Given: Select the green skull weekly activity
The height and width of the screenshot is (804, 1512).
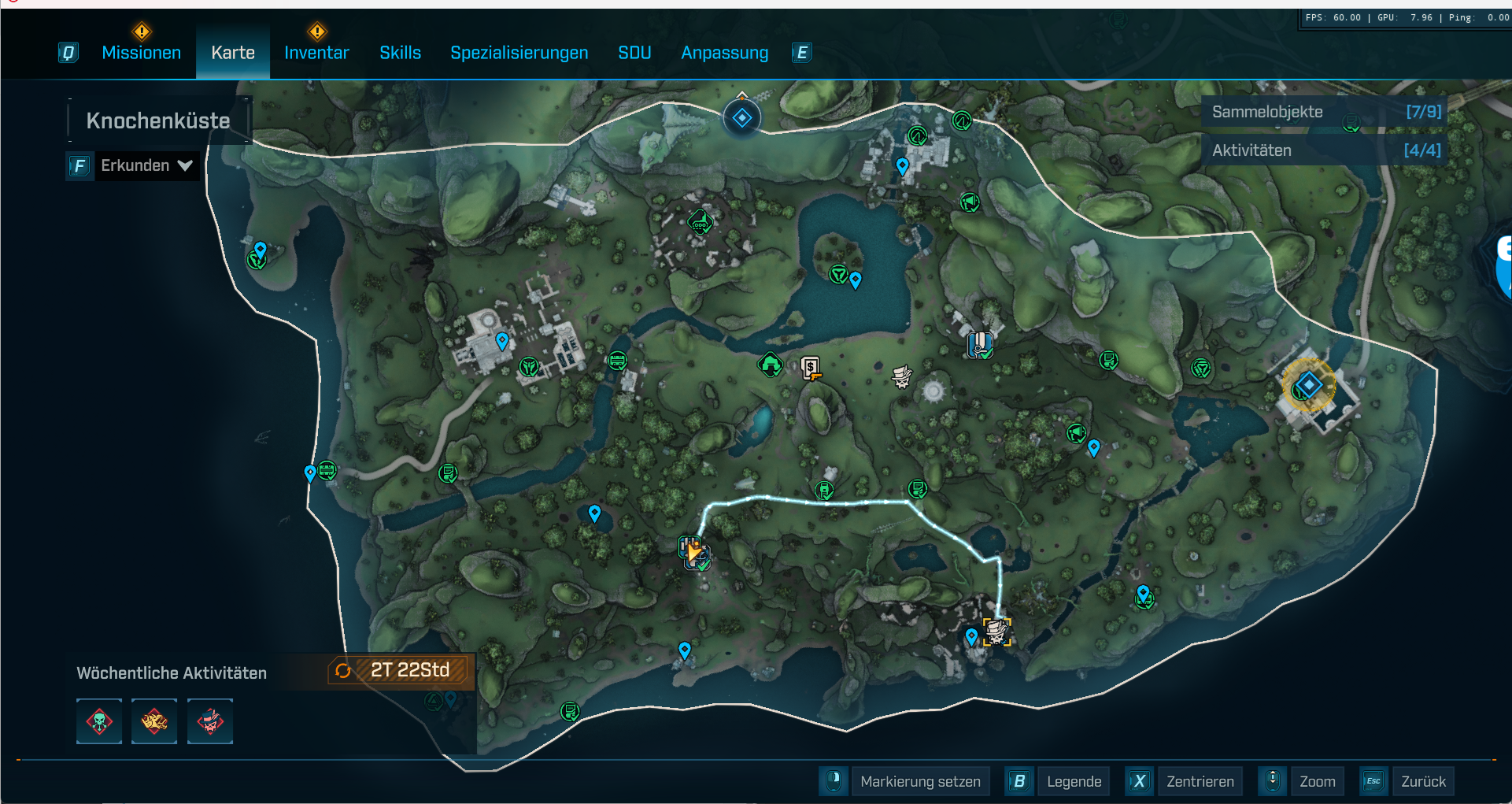Looking at the screenshot, I should click(99, 721).
